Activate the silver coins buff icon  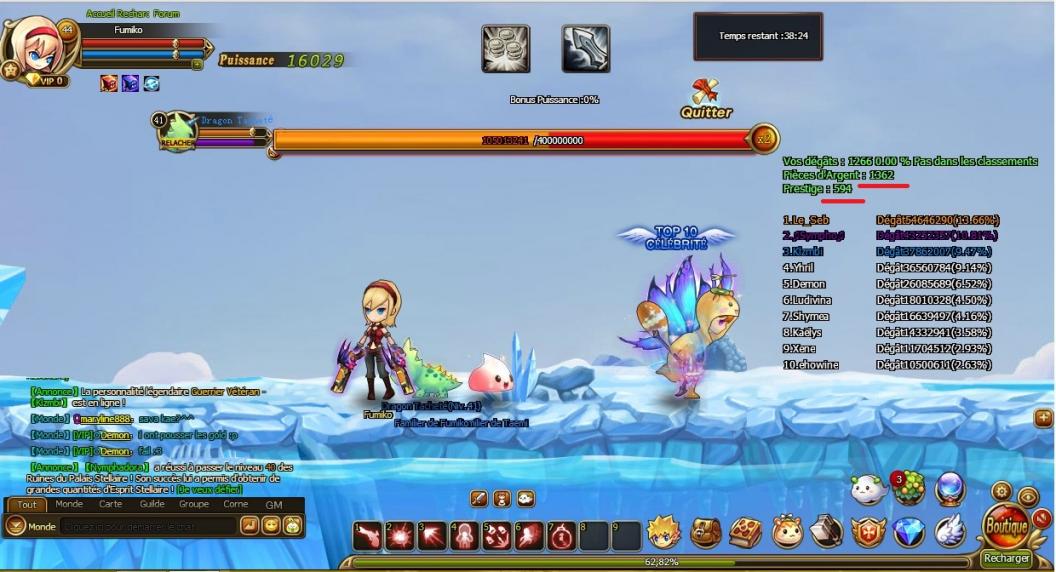[x=505, y=48]
